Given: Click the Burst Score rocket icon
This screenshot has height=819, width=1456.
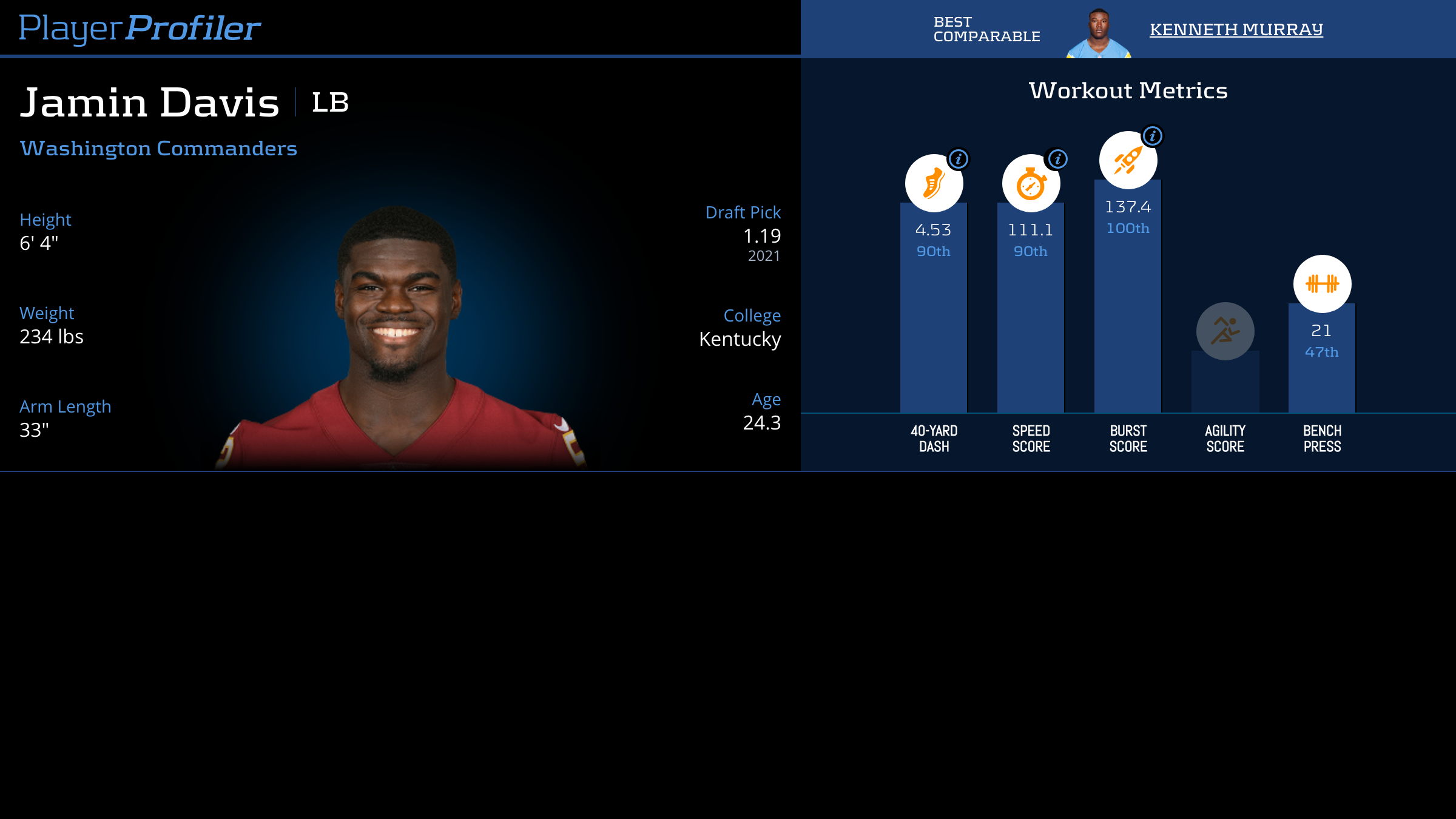Looking at the screenshot, I should [x=1128, y=160].
